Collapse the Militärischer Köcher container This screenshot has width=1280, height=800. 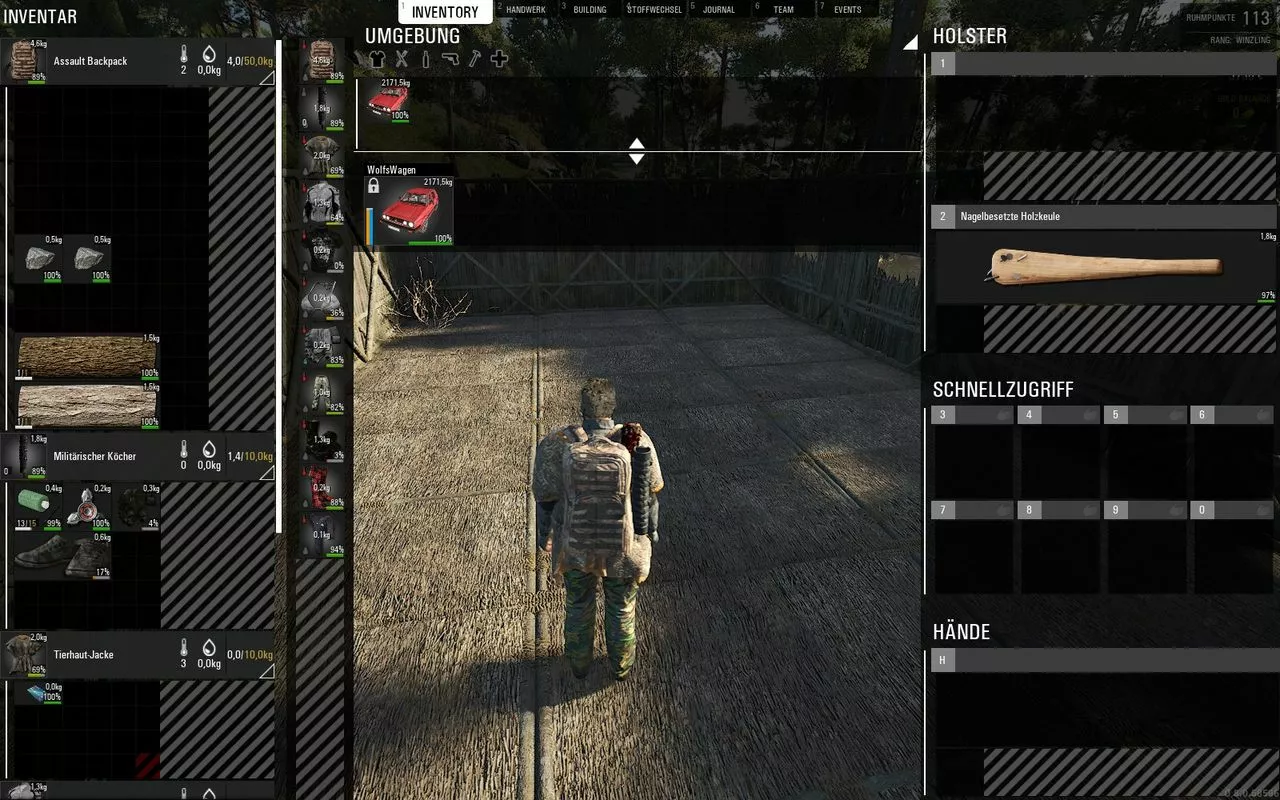tap(267, 473)
